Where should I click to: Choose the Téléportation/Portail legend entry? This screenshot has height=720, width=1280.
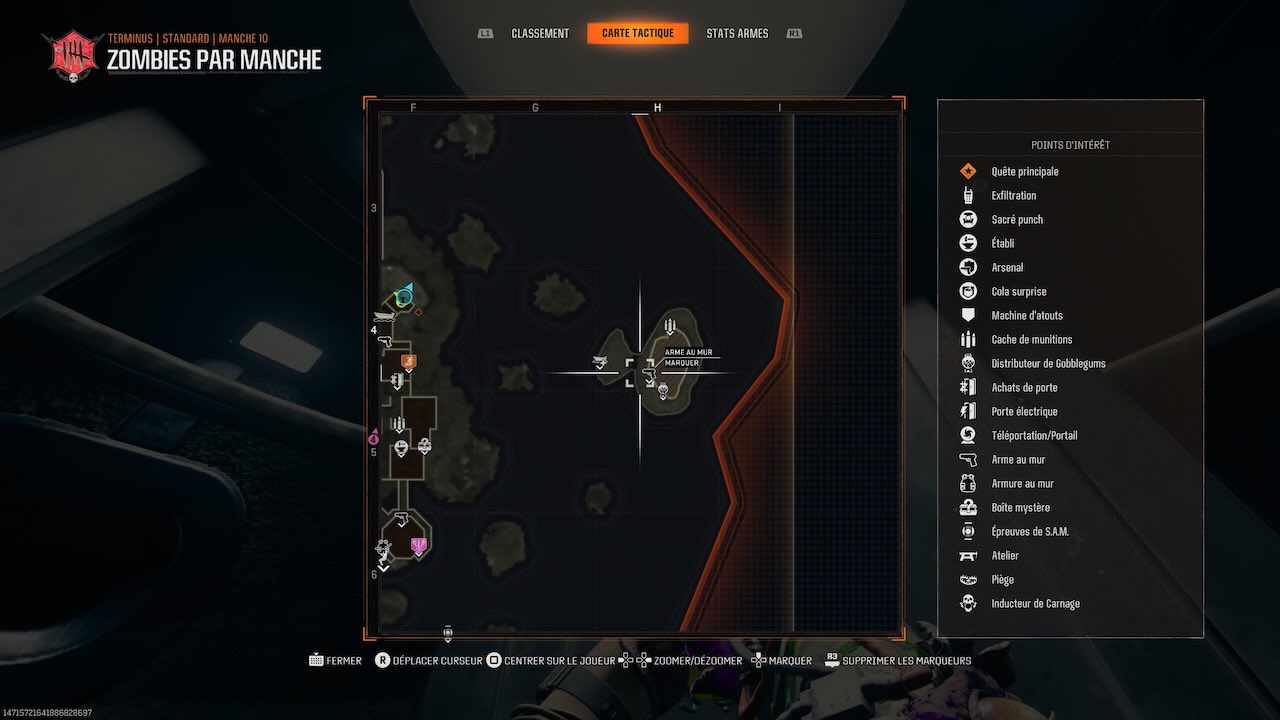pos(1034,435)
